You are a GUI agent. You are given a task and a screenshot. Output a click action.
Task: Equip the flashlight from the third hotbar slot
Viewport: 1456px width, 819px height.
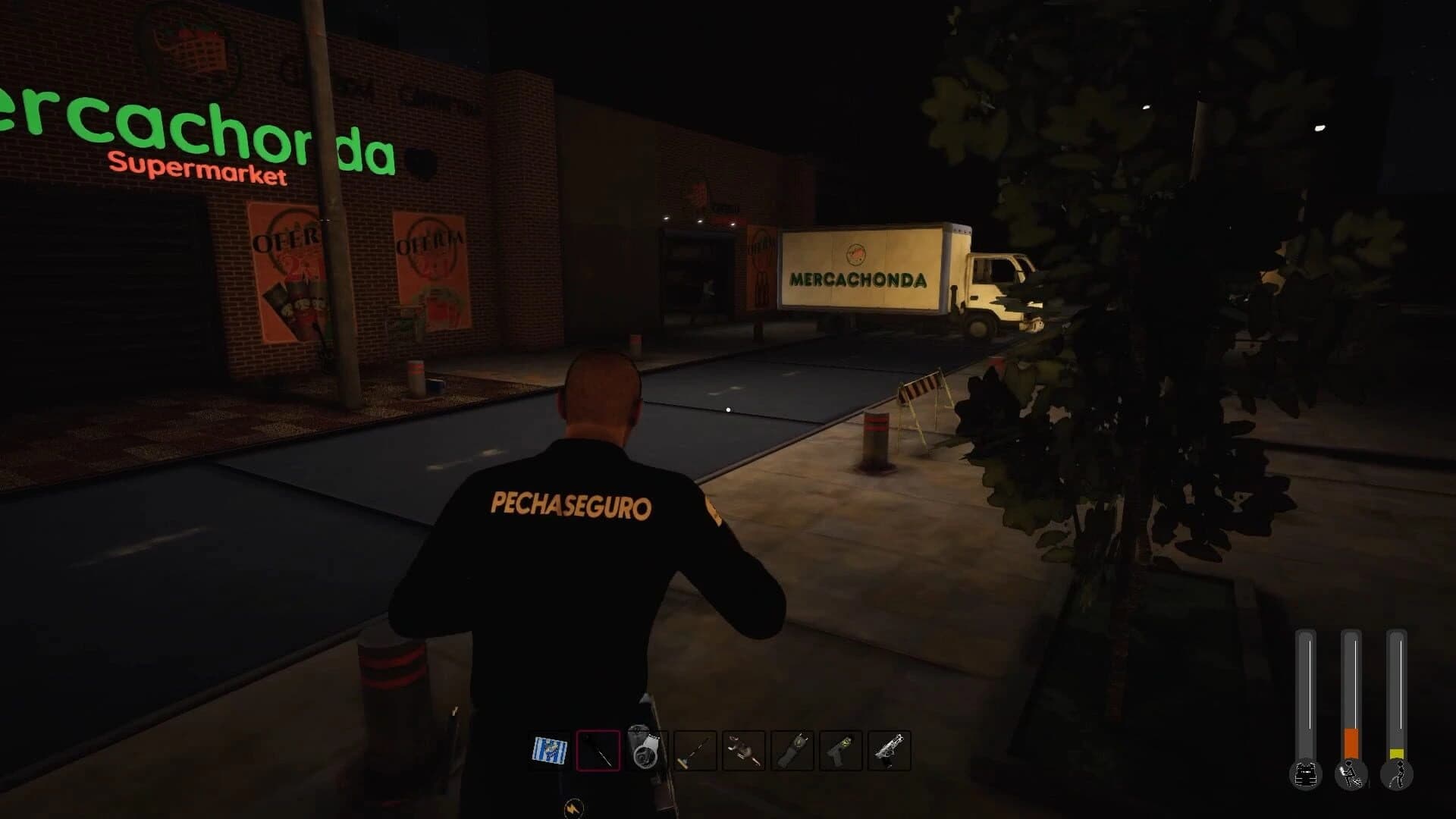[x=645, y=750]
